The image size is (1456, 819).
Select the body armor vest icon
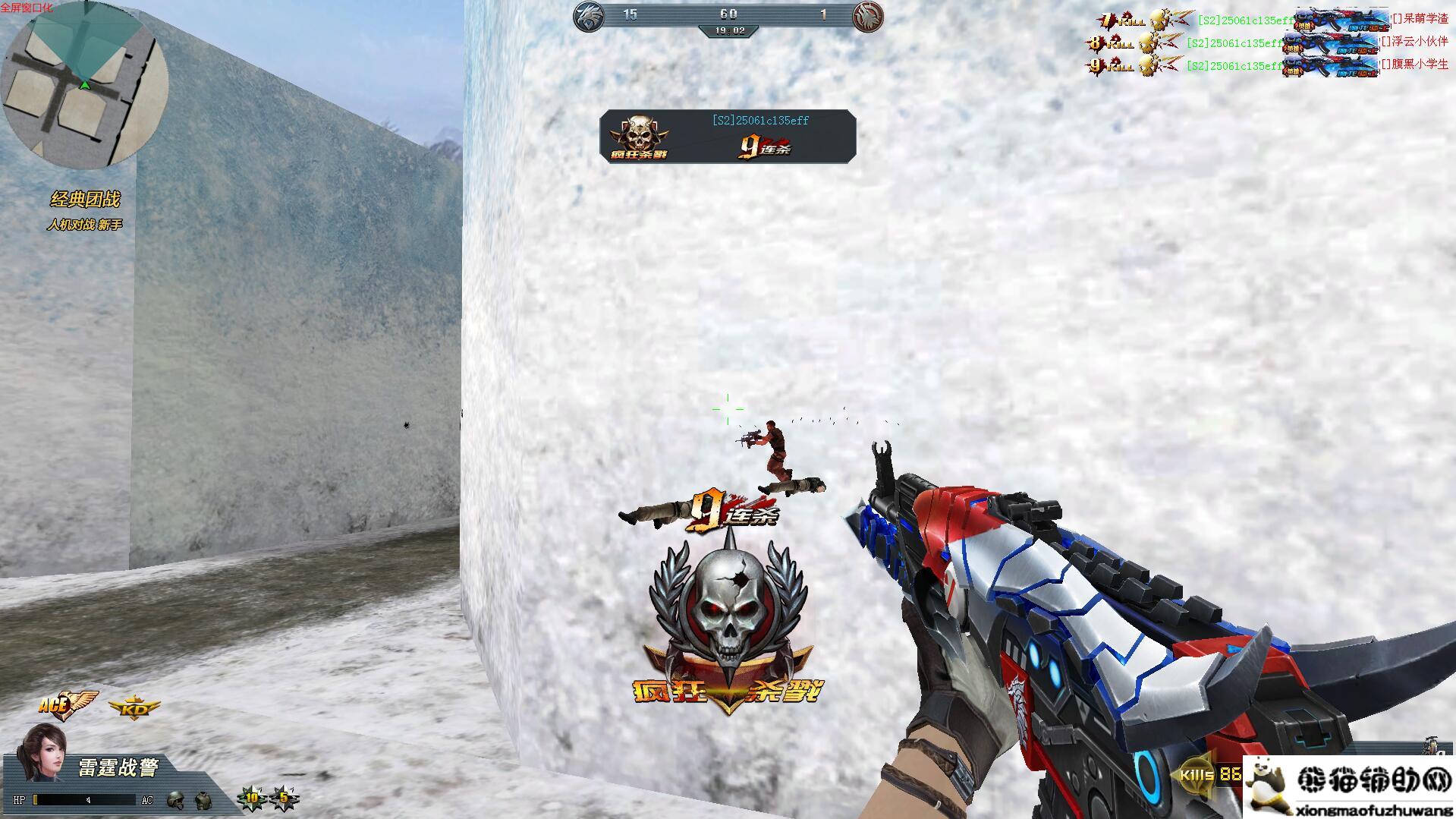203,799
